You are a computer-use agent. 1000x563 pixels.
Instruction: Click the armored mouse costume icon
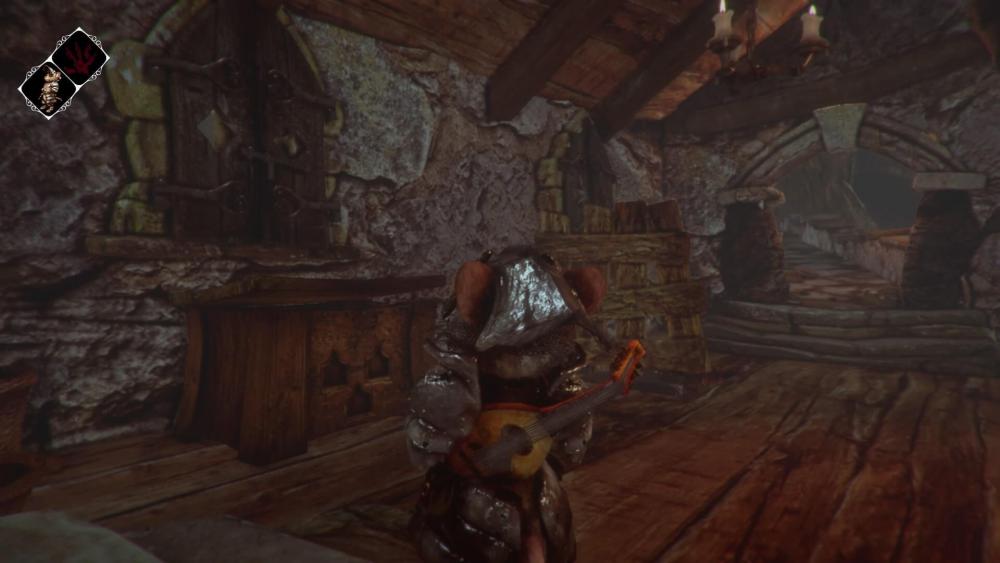click(48, 88)
